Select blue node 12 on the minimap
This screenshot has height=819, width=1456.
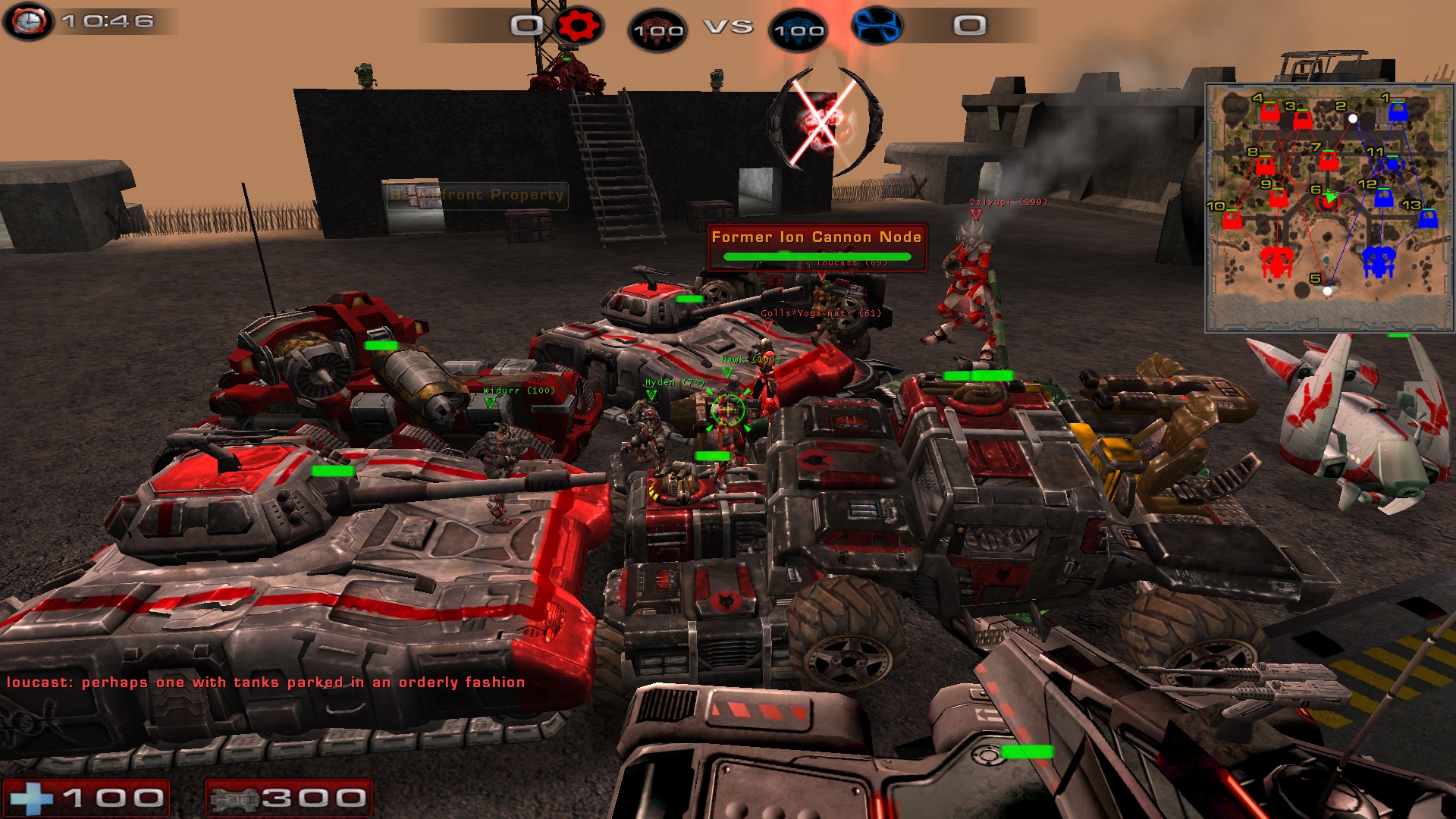1384,199
